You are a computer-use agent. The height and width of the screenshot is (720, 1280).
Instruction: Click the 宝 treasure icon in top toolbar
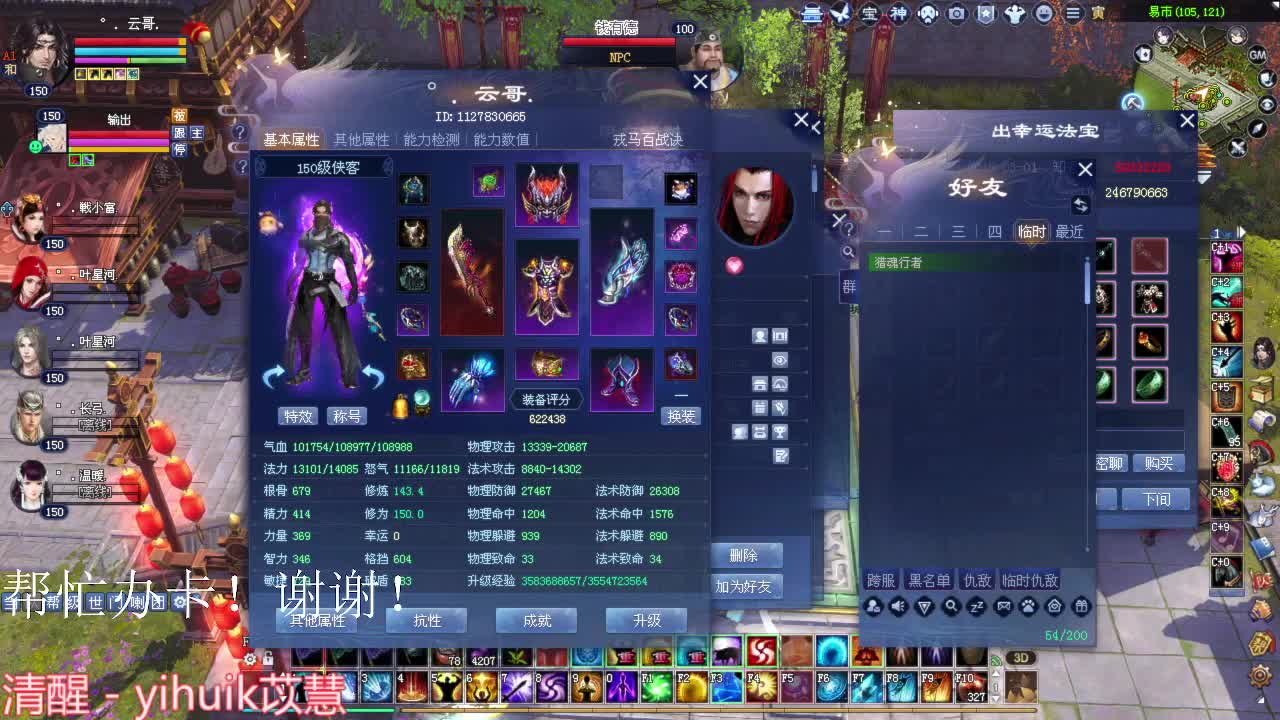pyautogui.click(x=870, y=14)
